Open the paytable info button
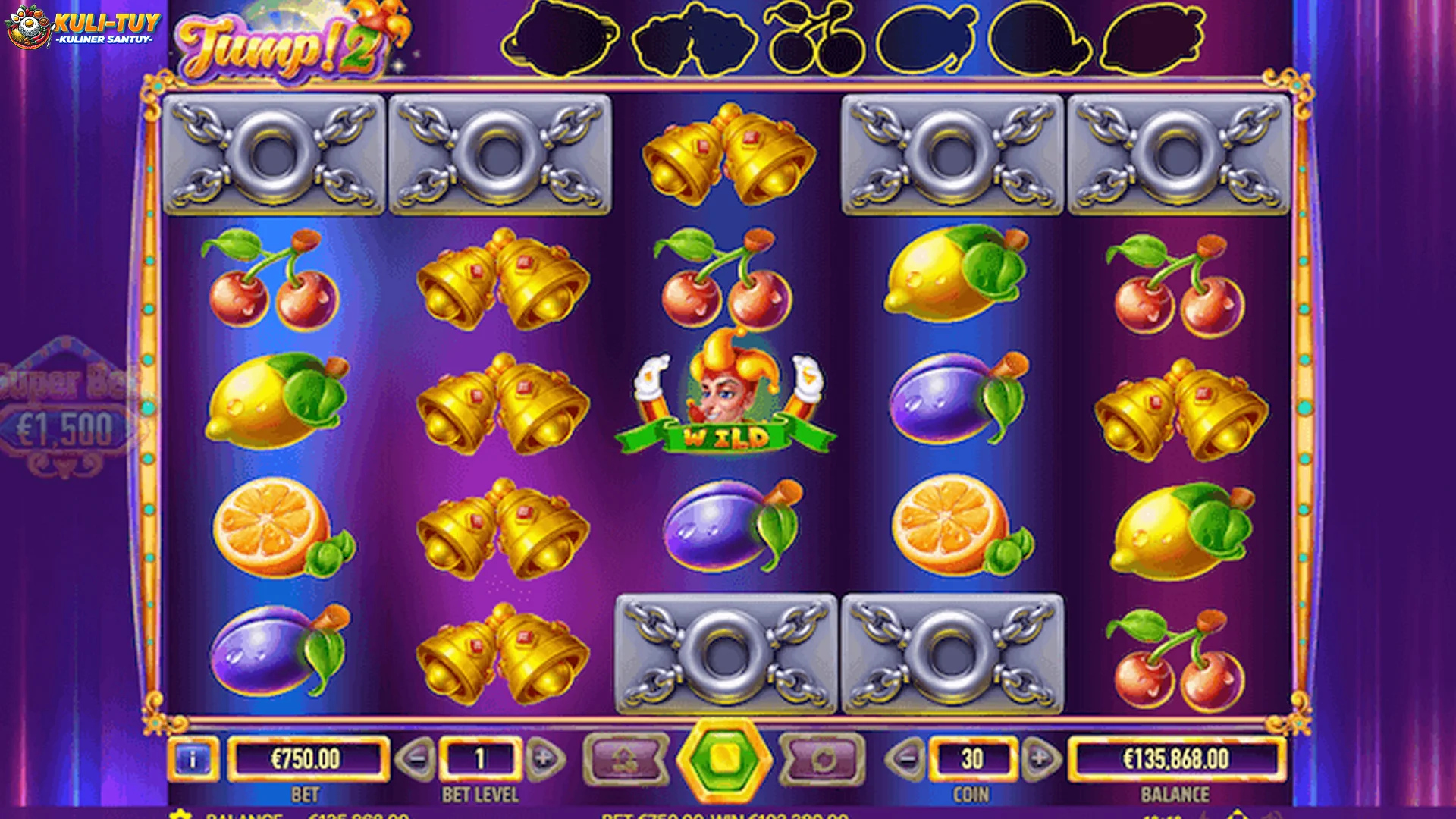Viewport: 1456px width, 819px height. pos(193,758)
